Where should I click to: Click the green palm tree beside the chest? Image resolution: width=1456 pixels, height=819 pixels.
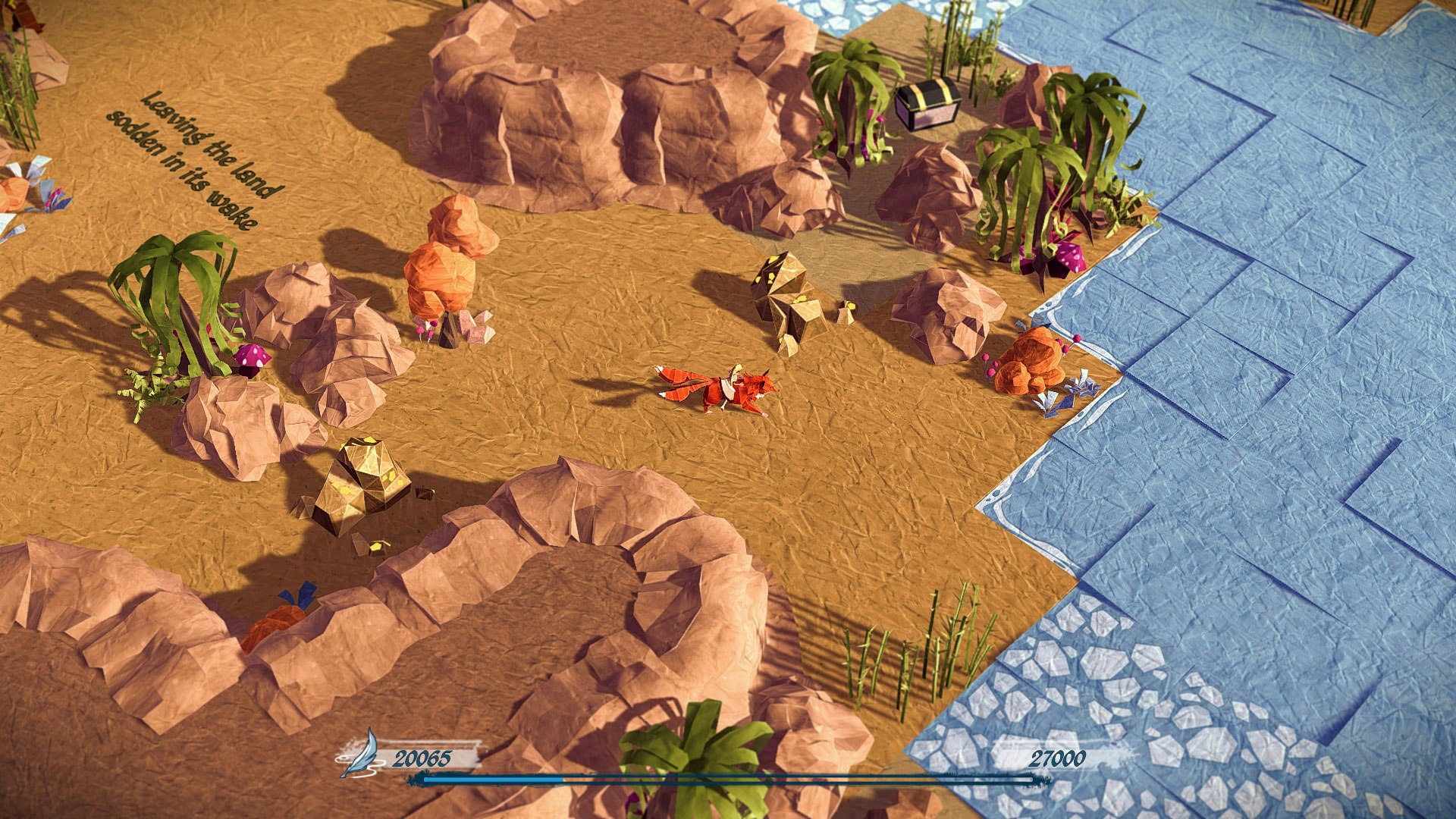point(849,106)
